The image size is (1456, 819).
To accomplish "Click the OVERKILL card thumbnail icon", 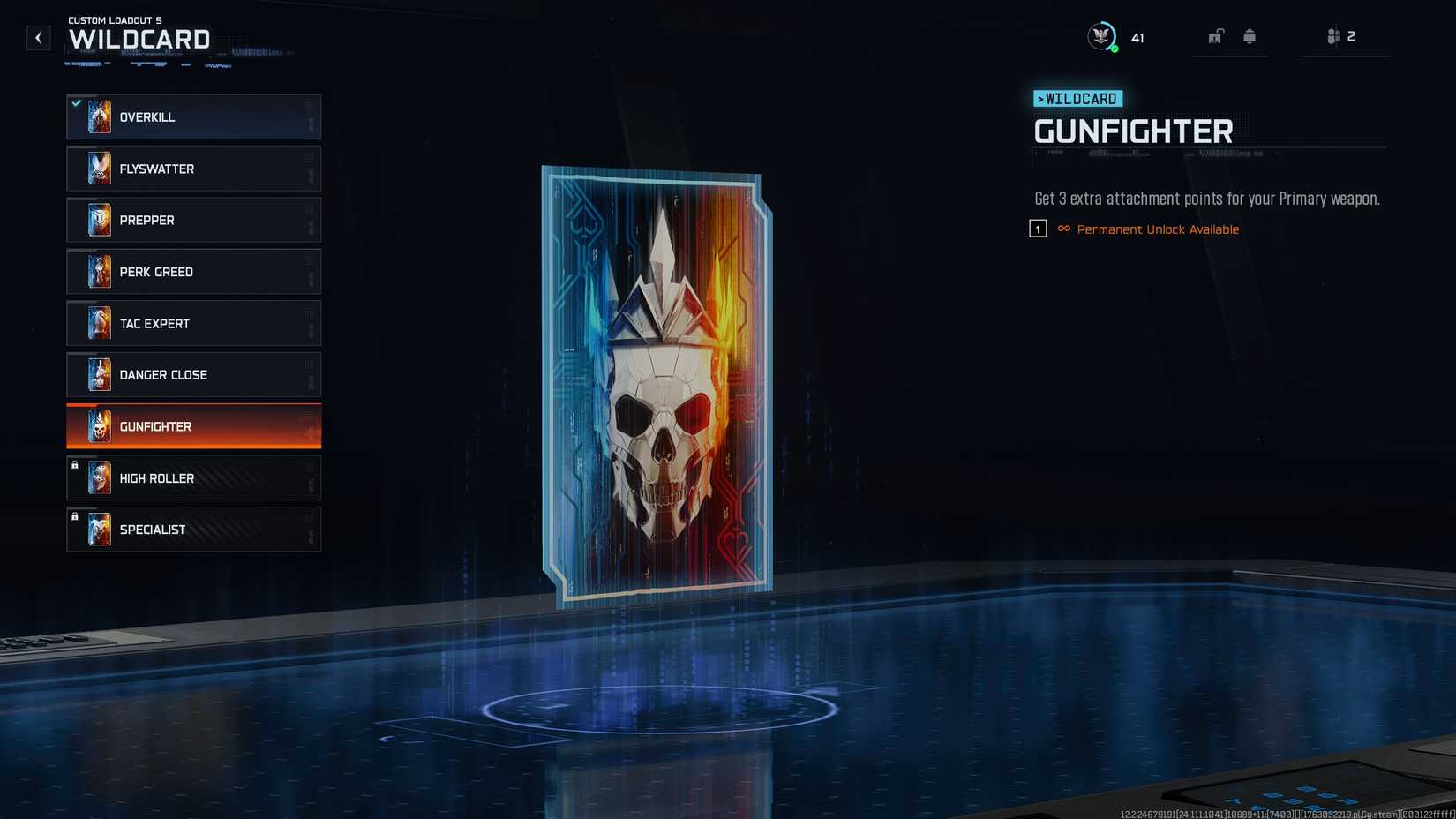I will 99,116.
